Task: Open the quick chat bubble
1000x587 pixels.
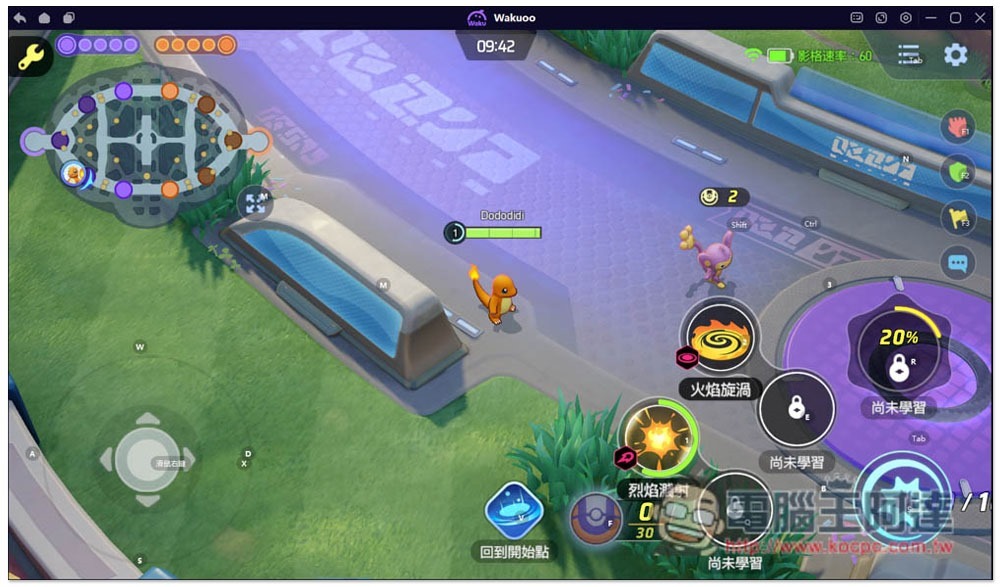Action: tap(957, 264)
